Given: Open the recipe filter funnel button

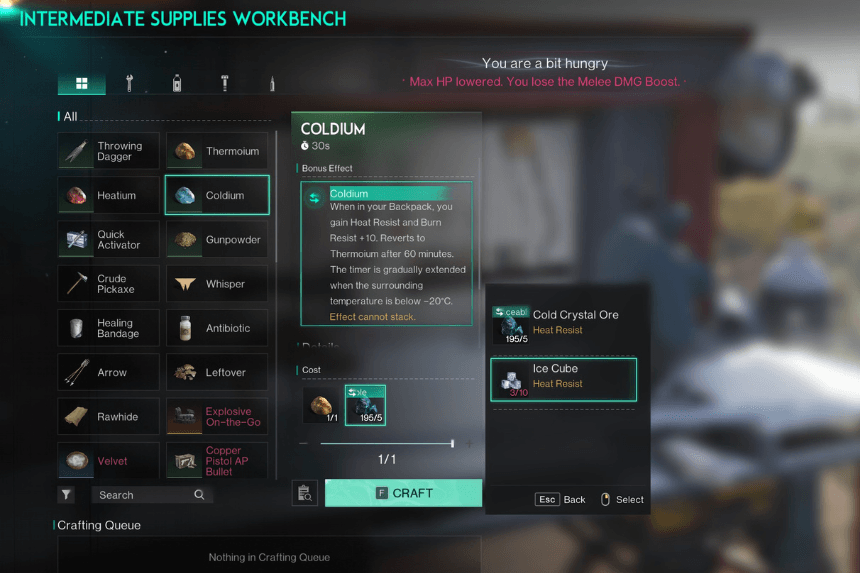Looking at the screenshot, I should pos(66,495).
